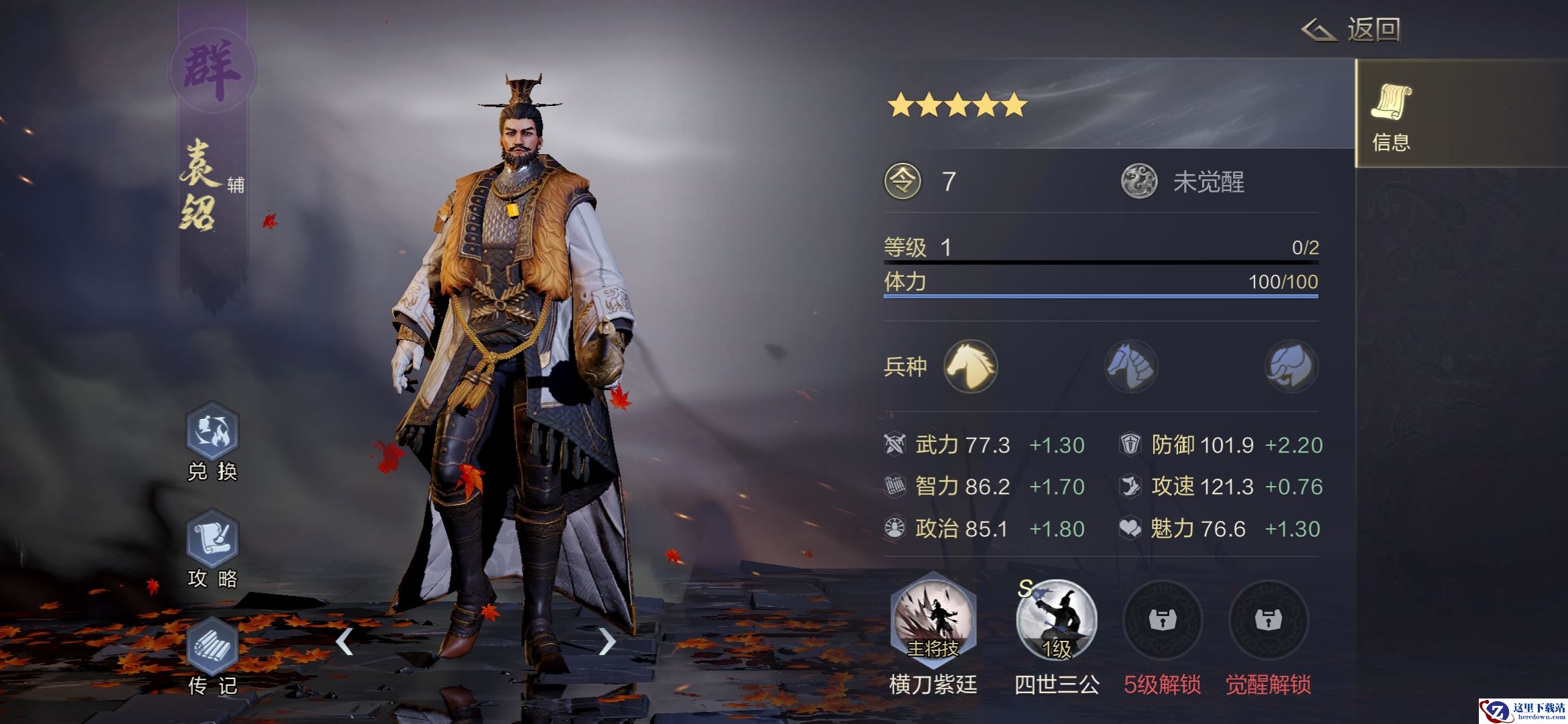The height and width of the screenshot is (724, 1568).
Task: Go back with the 返回 button
Action: tap(1352, 30)
